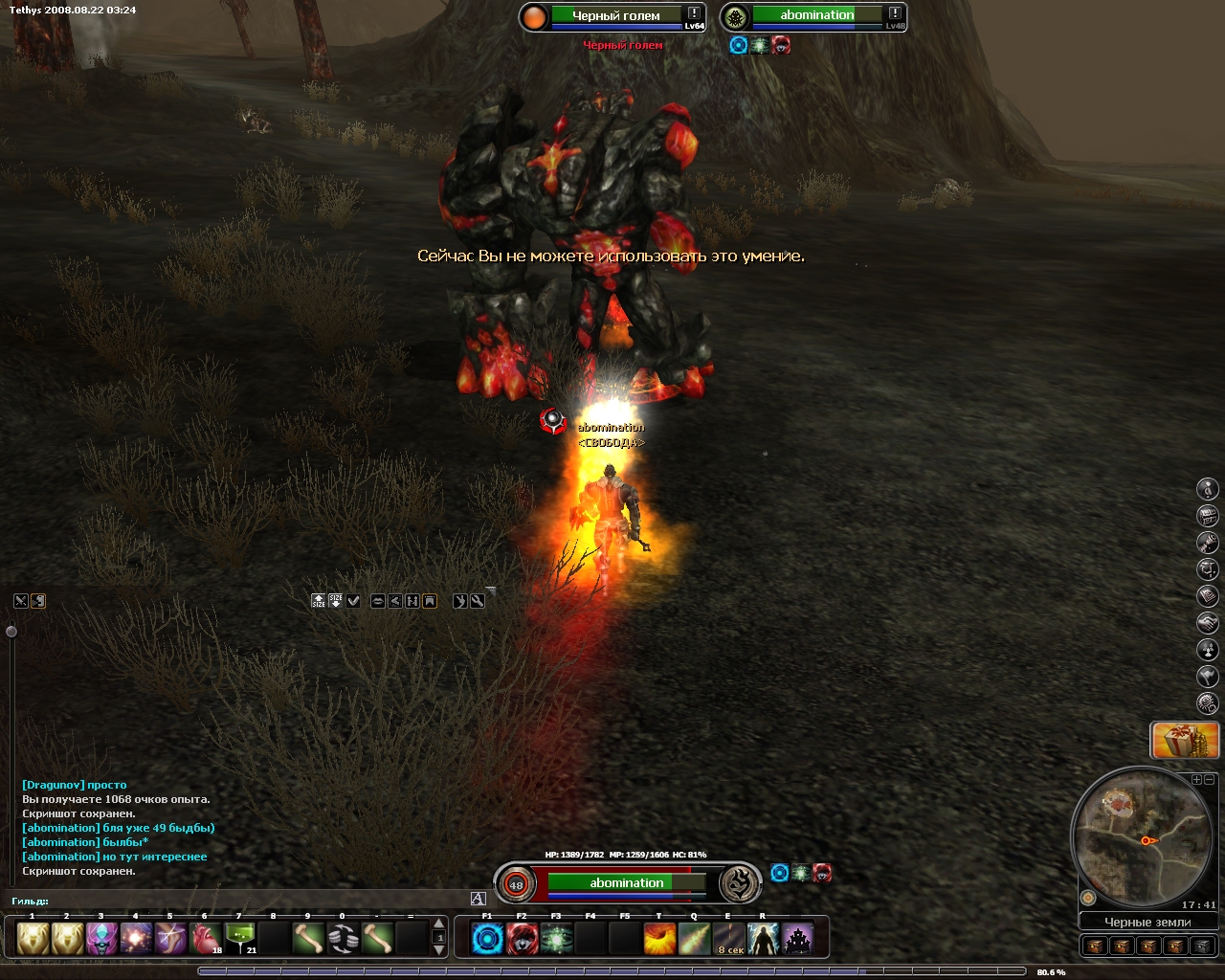Use the haunted castle skill icon
1225x980 pixels.
click(797, 939)
